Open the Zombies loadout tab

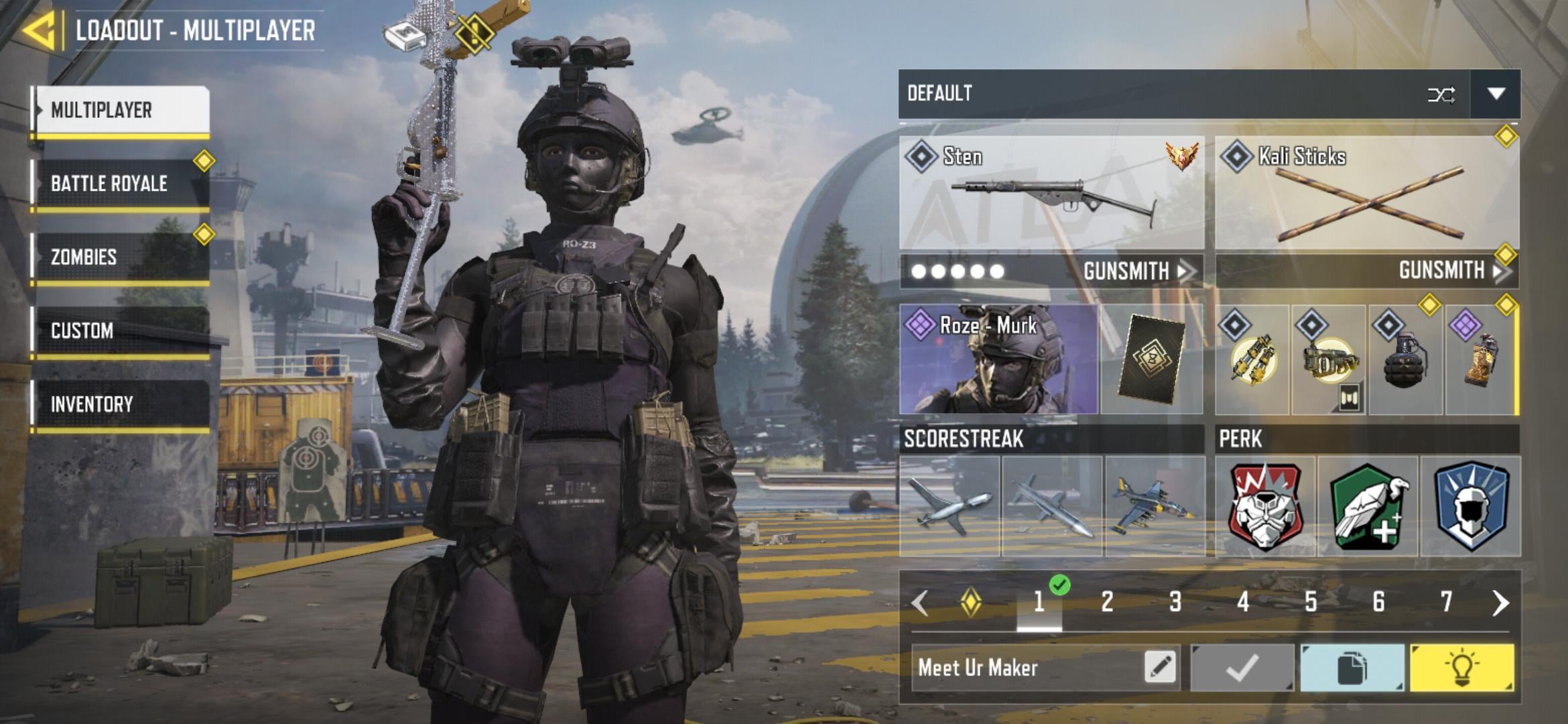click(x=122, y=257)
